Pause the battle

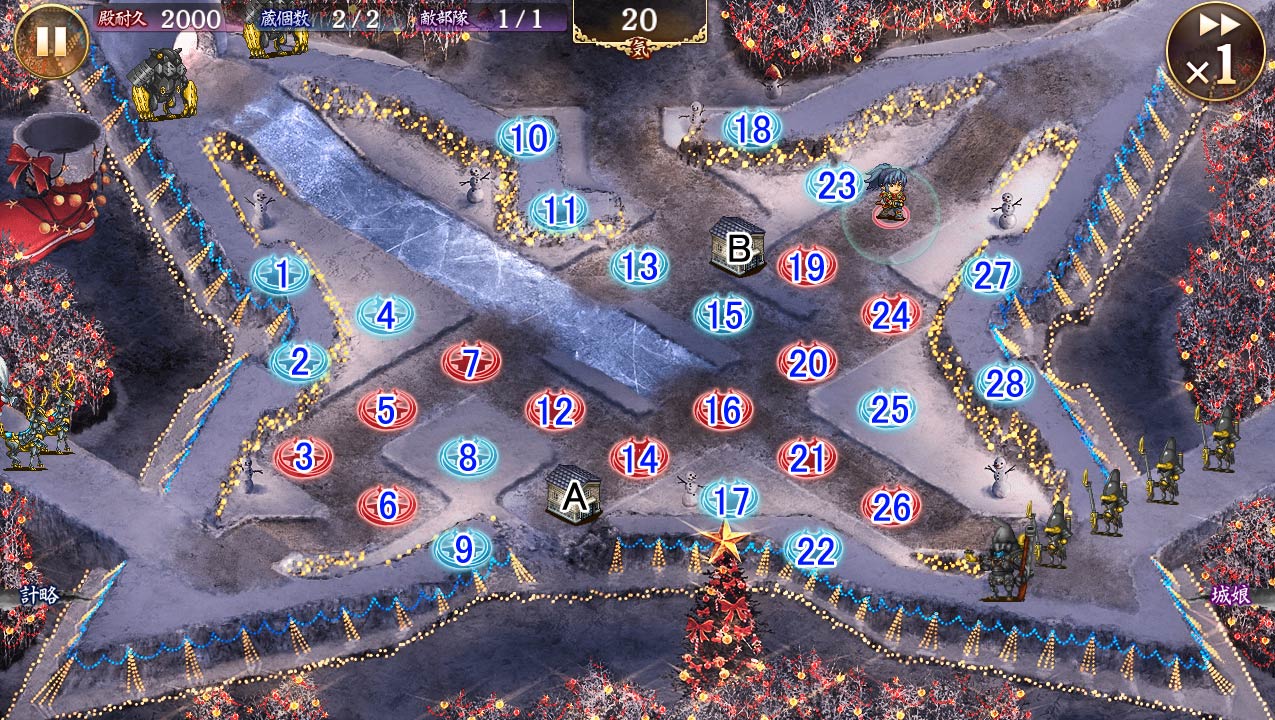49,41
